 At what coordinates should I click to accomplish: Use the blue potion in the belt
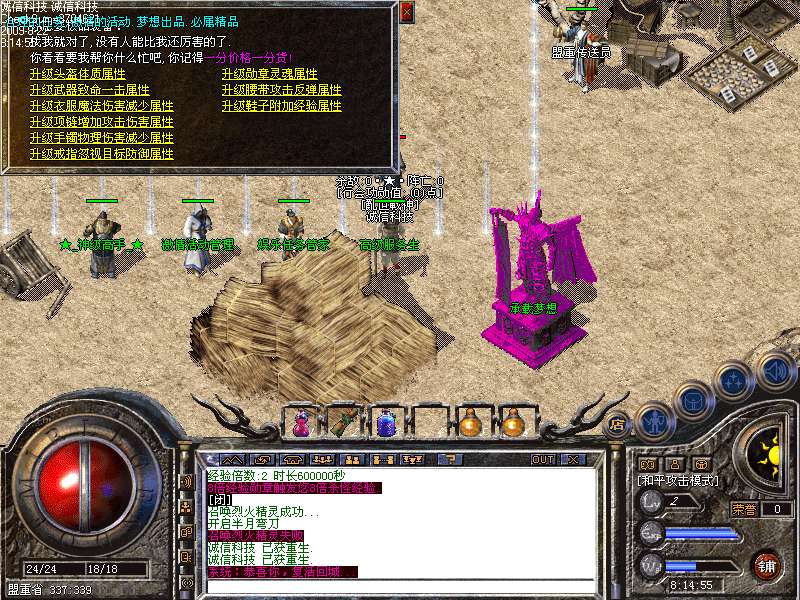pyautogui.click(x=385, y=423)
